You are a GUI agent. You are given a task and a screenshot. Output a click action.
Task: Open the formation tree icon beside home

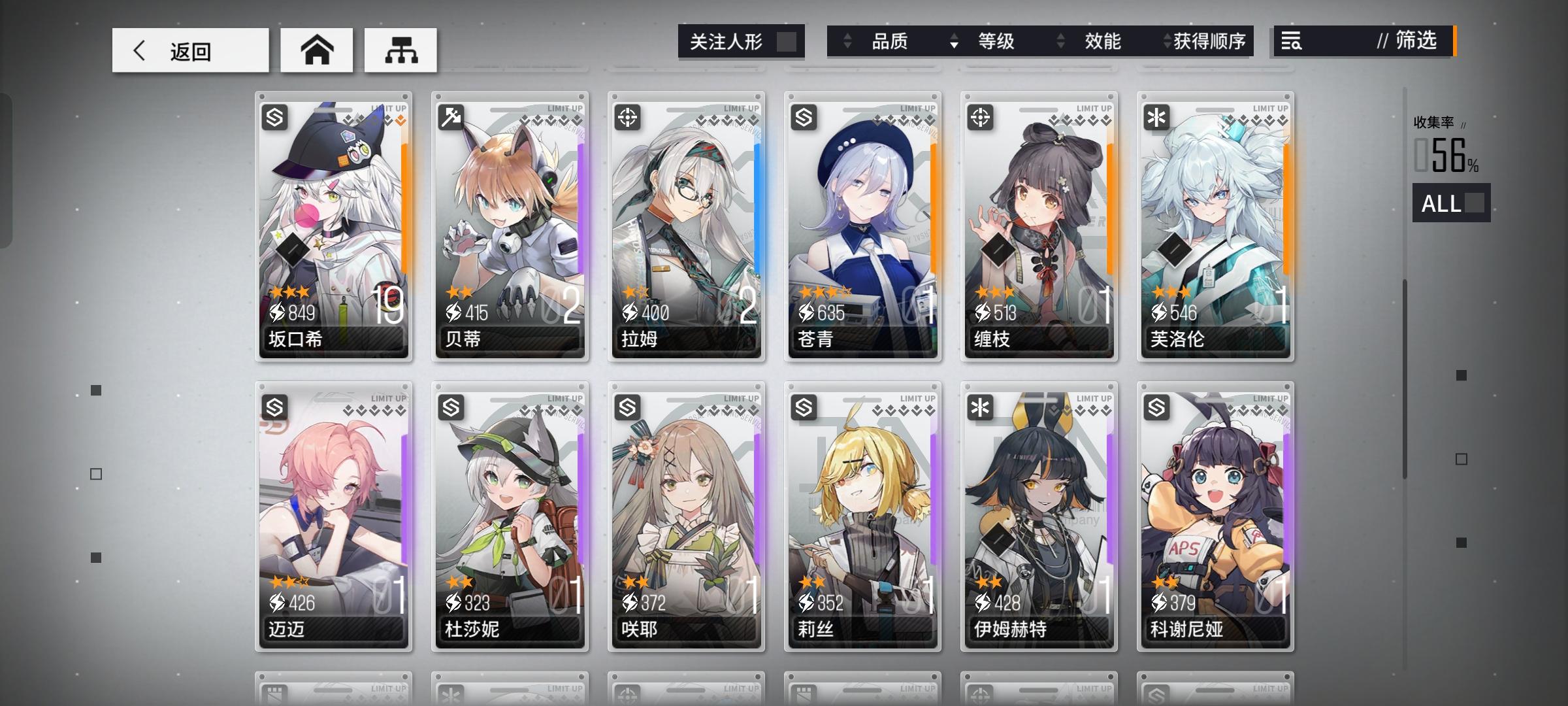point(400,49)
